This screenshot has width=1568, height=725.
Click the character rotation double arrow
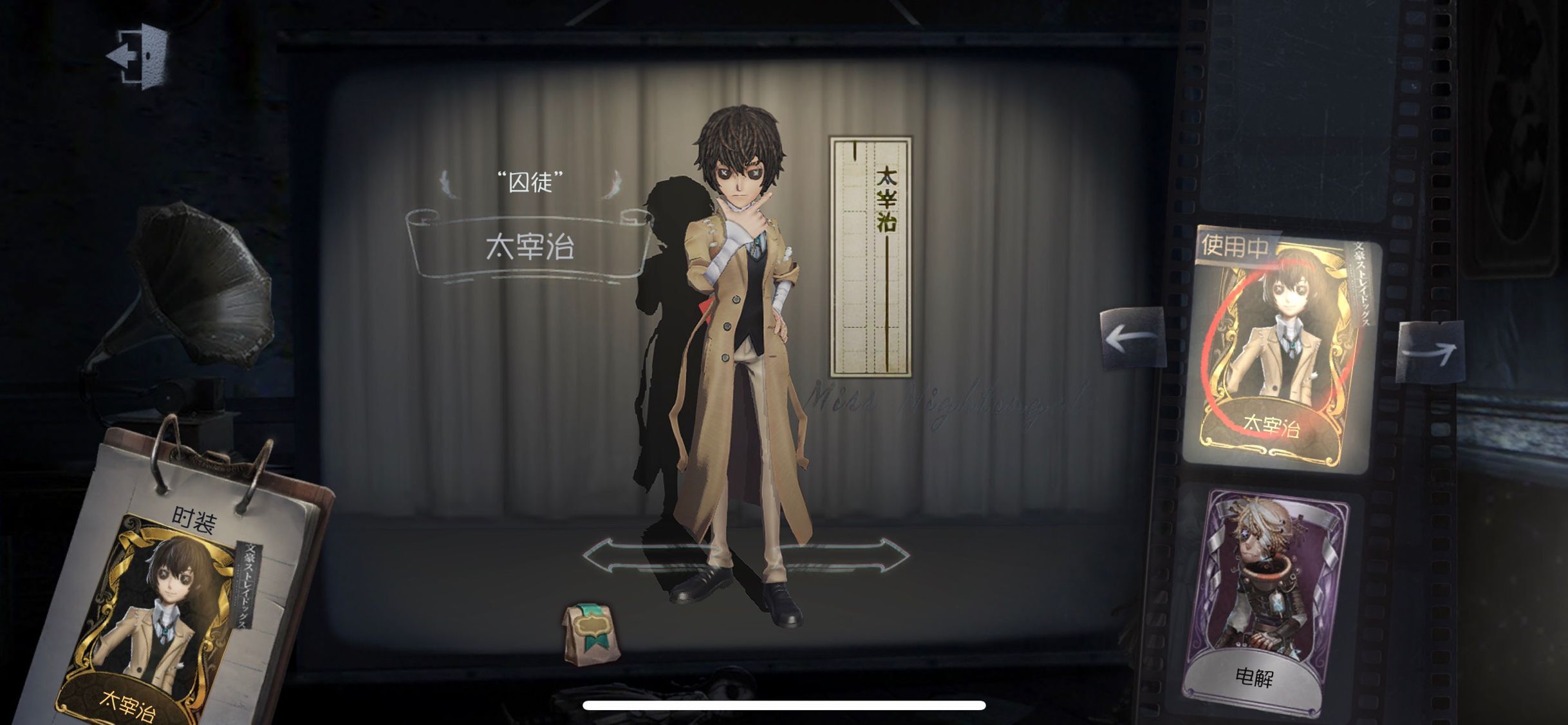[745, 556]
